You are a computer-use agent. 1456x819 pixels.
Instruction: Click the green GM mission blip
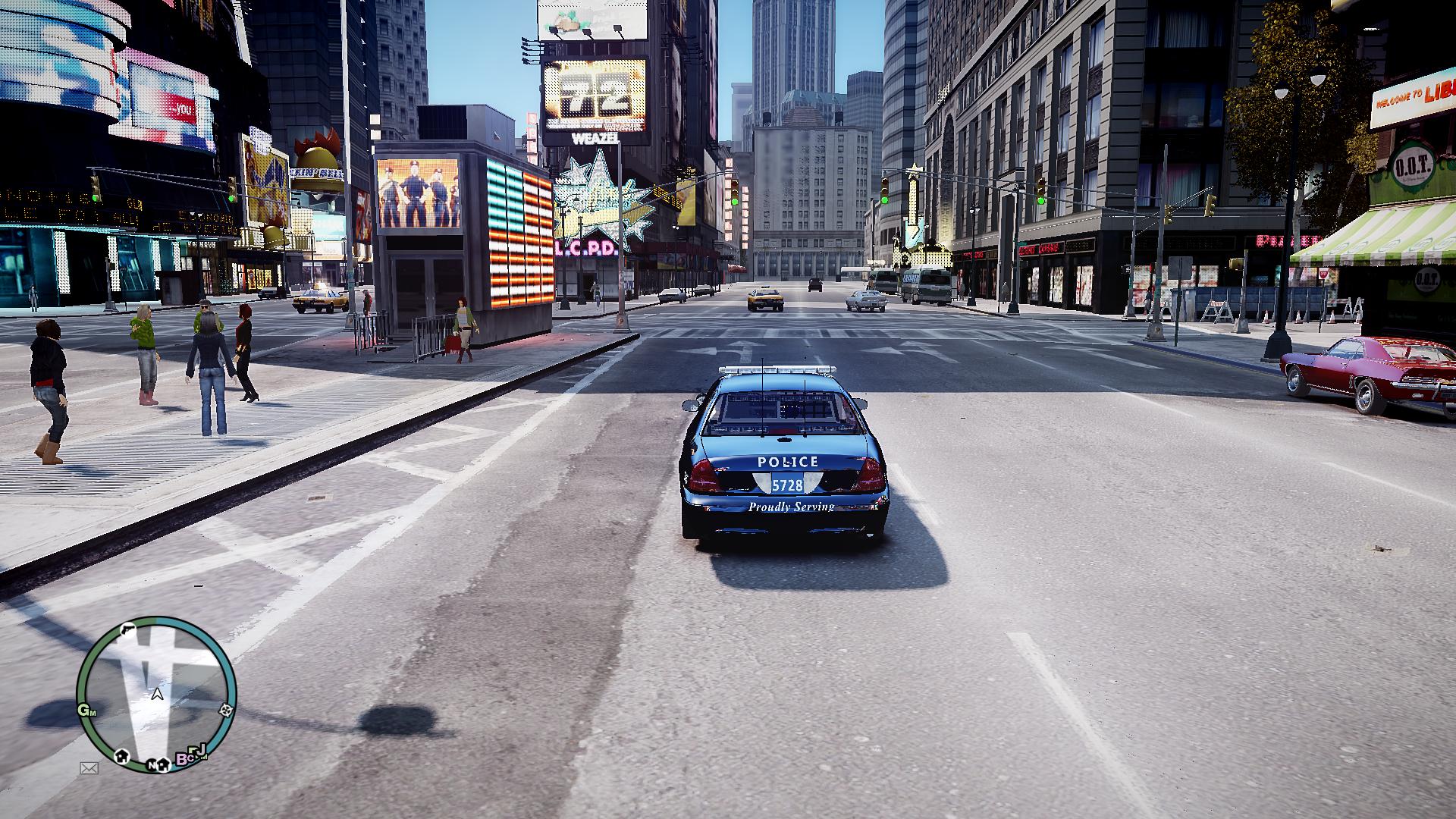[x=86, y=711]
